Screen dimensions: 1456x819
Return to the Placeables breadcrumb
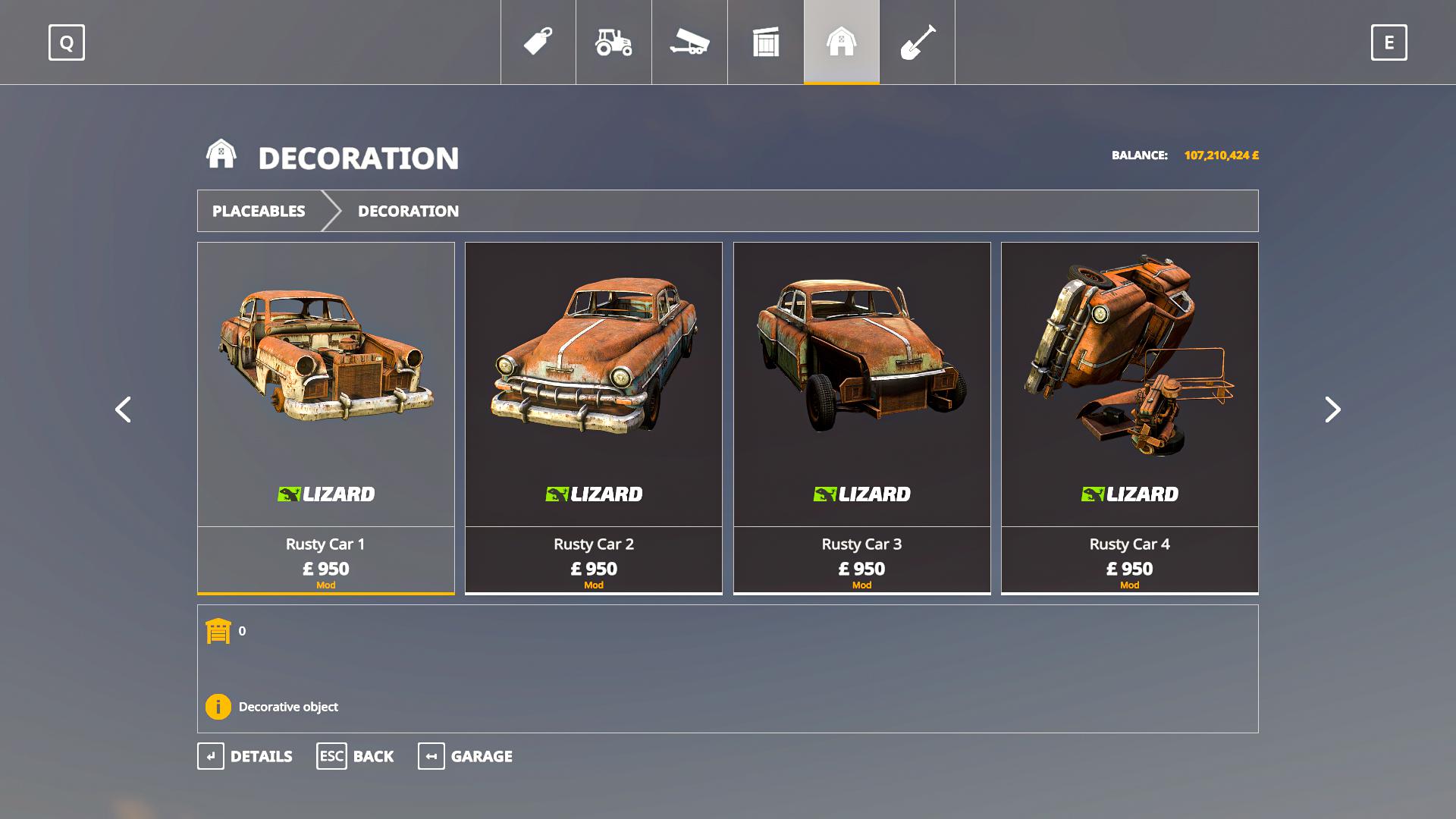click(x=259, y=211)
